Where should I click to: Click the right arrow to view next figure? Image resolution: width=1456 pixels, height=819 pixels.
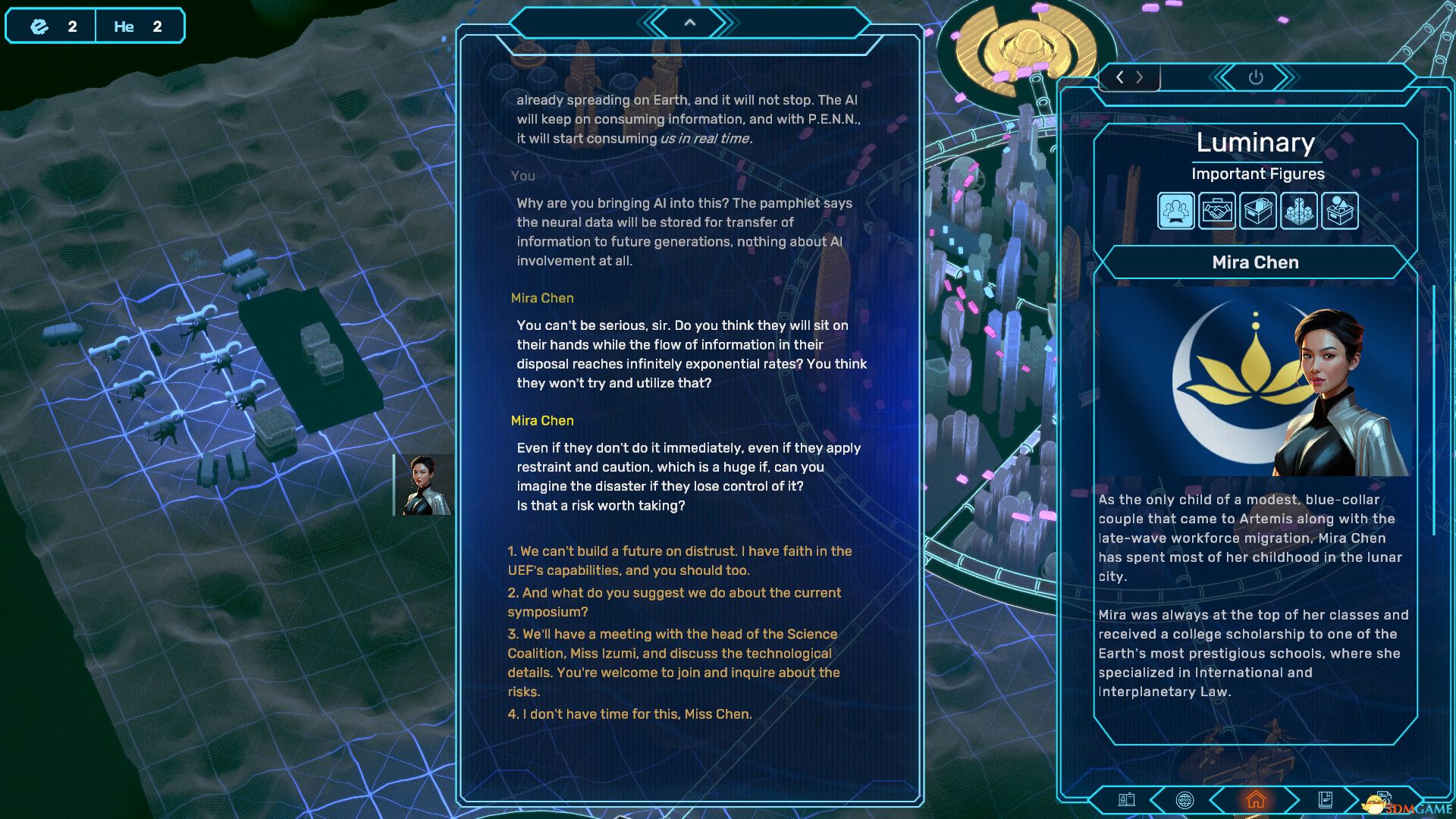click(x=1141, y=77)
